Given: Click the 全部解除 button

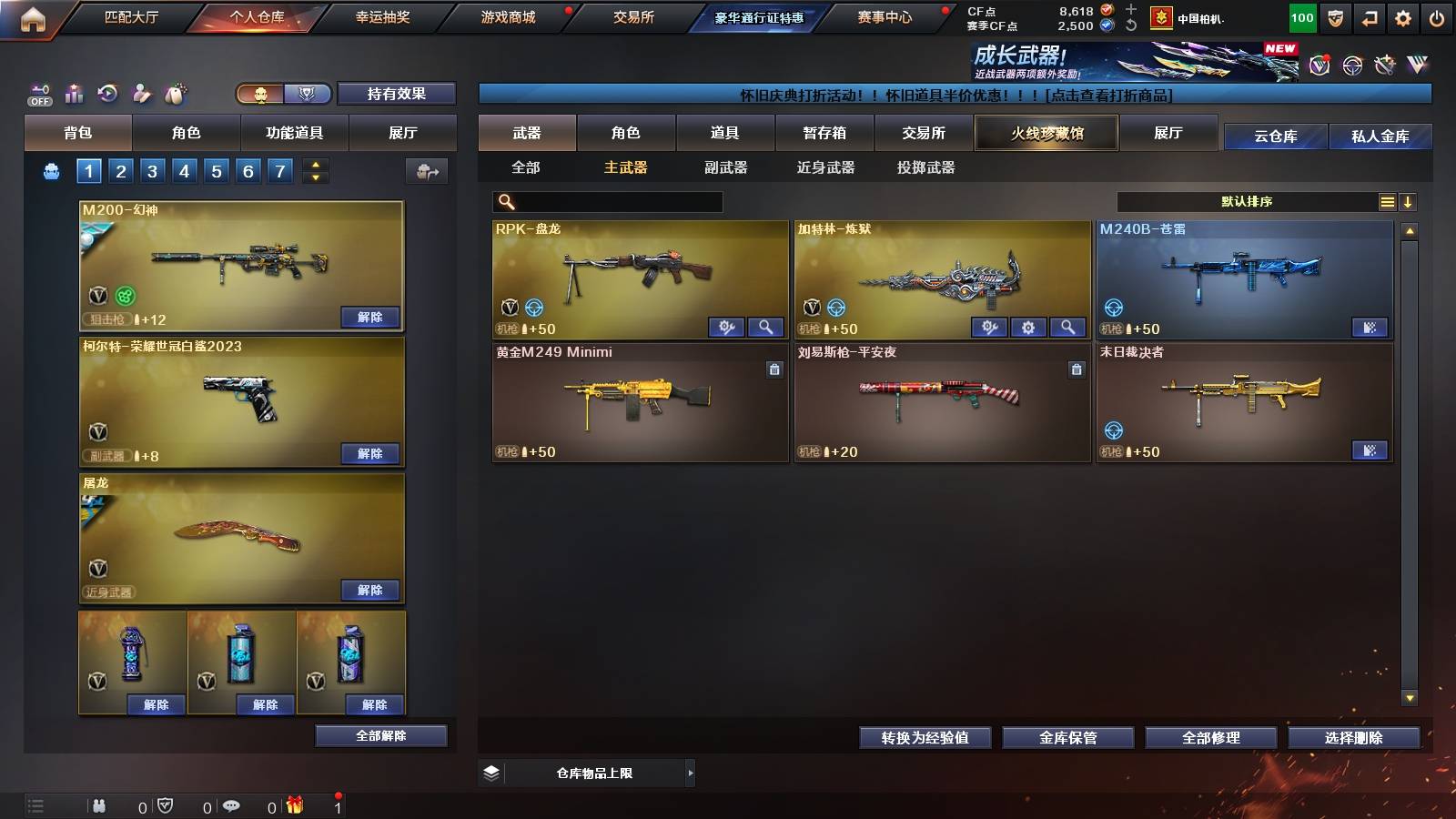Looking at the screenshot, I should coord(379,735).
